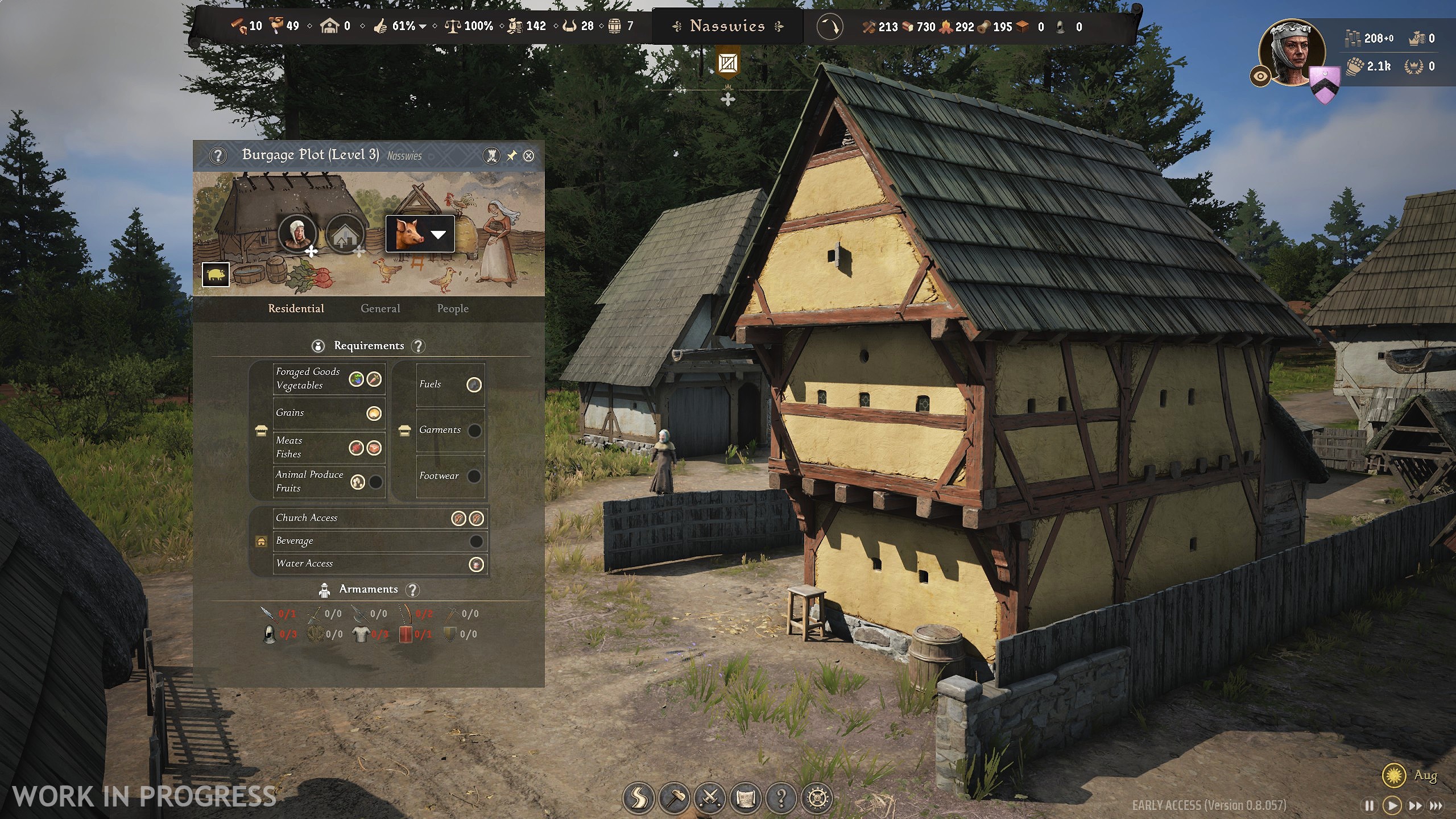Open the road building tool

(639, 799)
